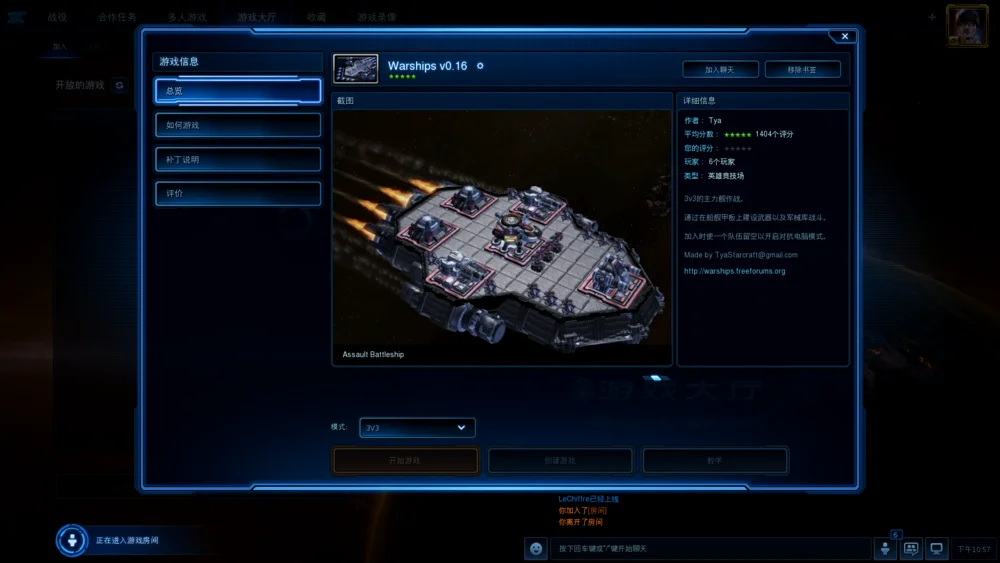Screen dimensions: 1000x563
Task: Click the chat message input box
Action: click(710, 549)
